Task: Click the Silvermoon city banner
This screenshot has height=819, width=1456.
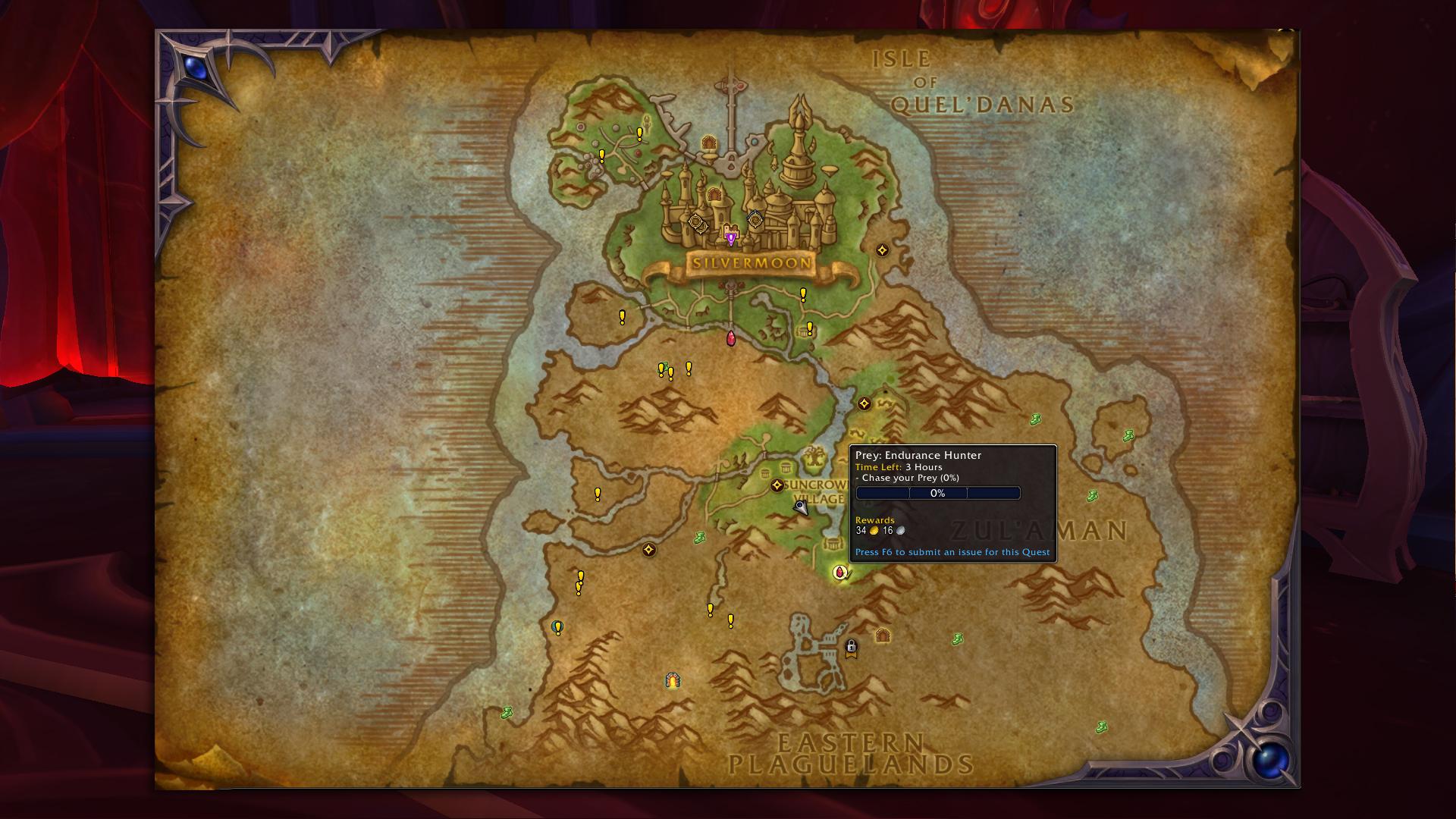Action: click(x=752, y=264)
